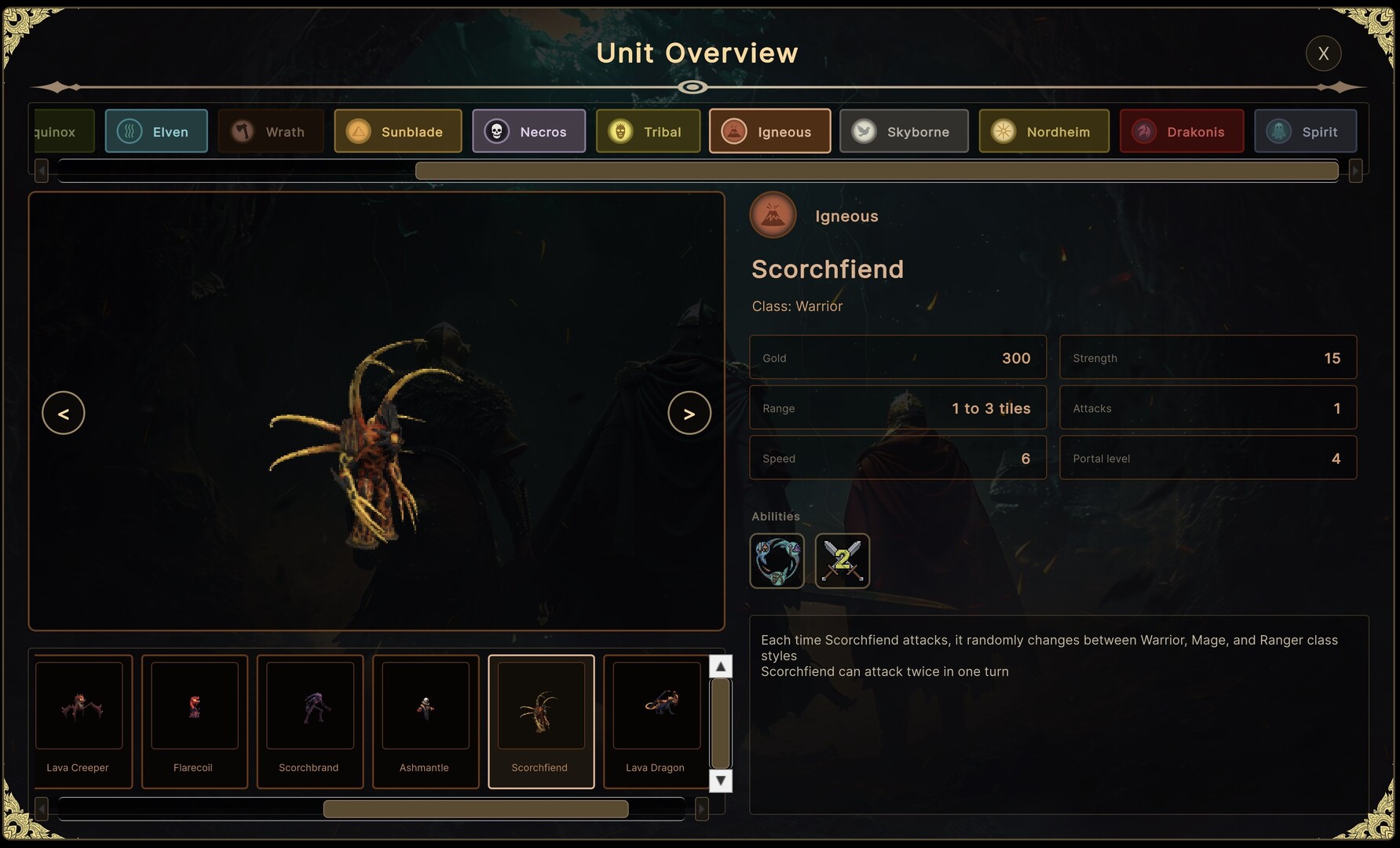Screen dimensions: 1400x848
Task: Click the right arrow on the faction scrollbar
Action: (x=1356, y=170)
